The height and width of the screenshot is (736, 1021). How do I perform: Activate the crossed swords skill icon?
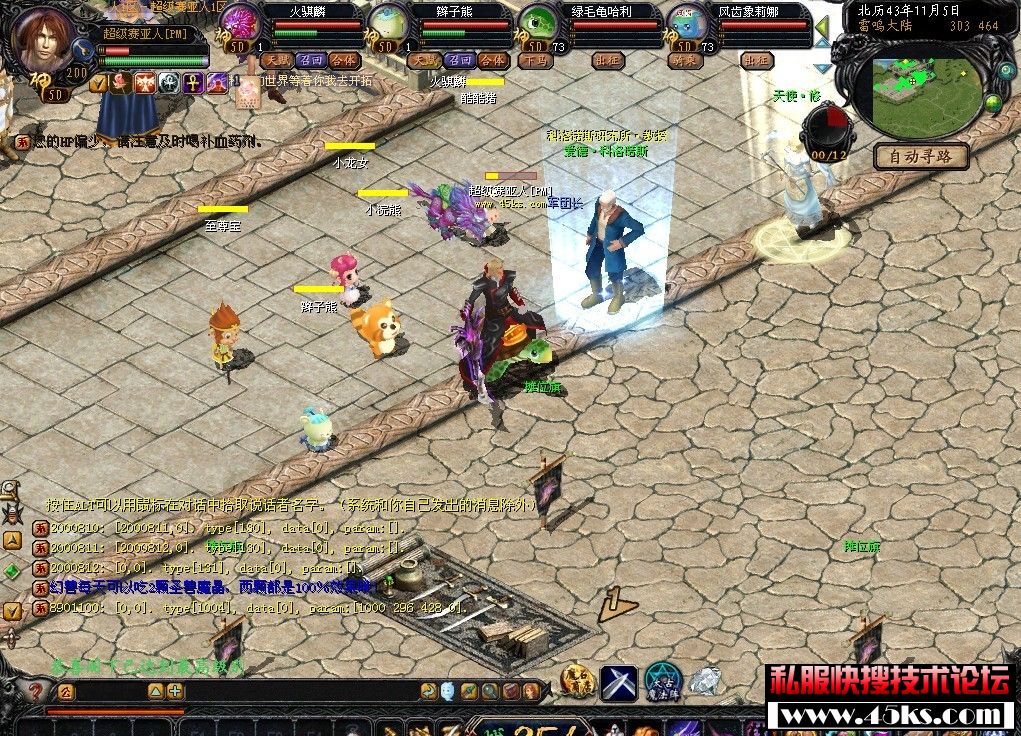coord(619,682)
